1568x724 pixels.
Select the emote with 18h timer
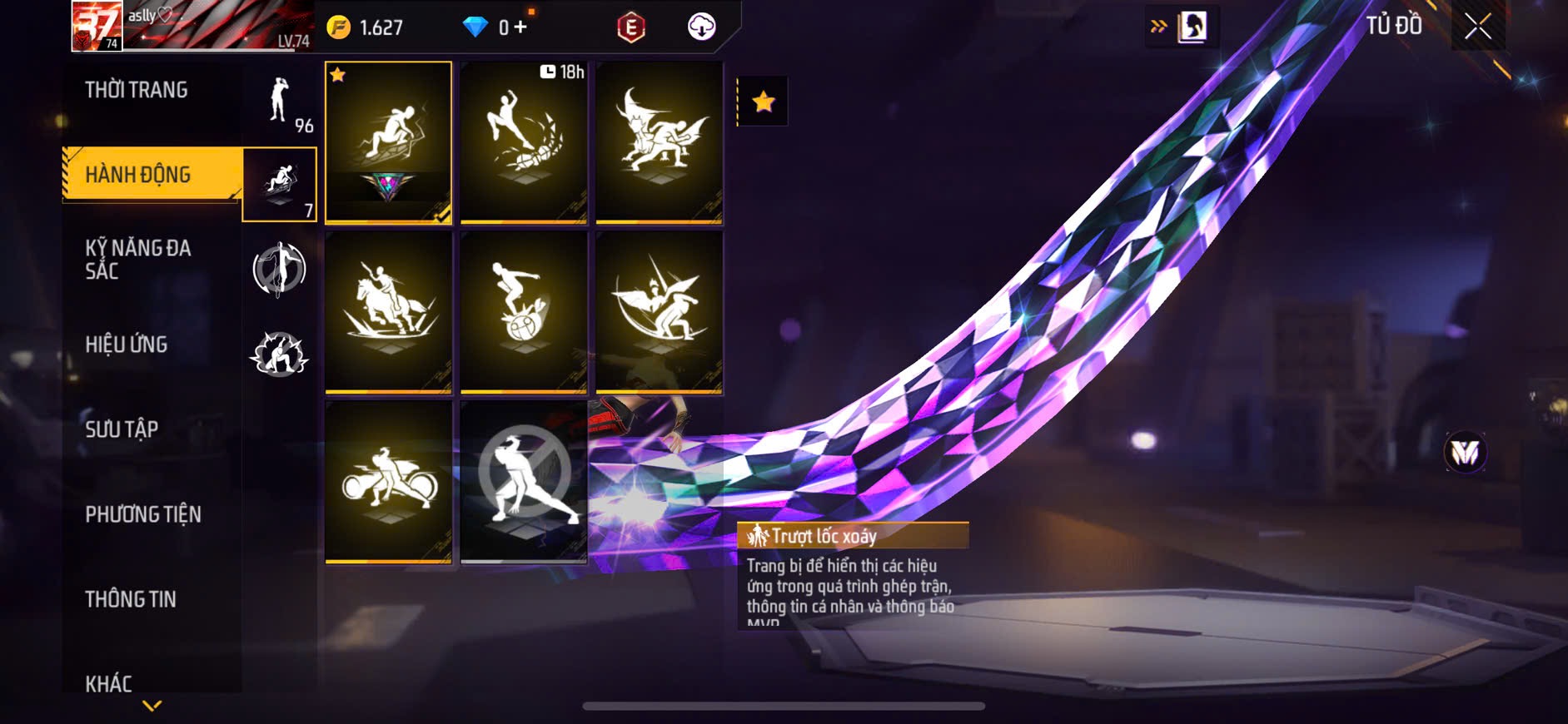tap(524, 141)
